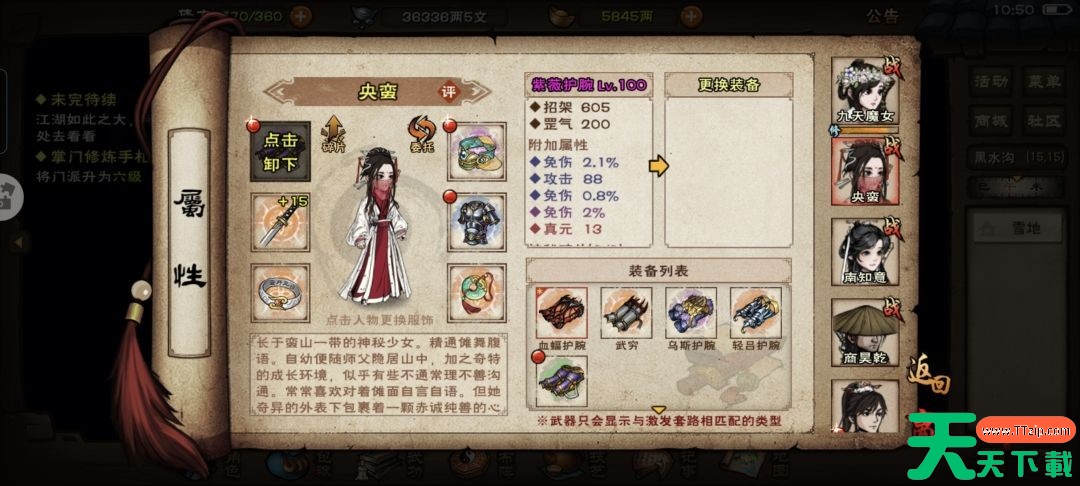Tap the 评 review button beside 央蛮

(449, 91)
